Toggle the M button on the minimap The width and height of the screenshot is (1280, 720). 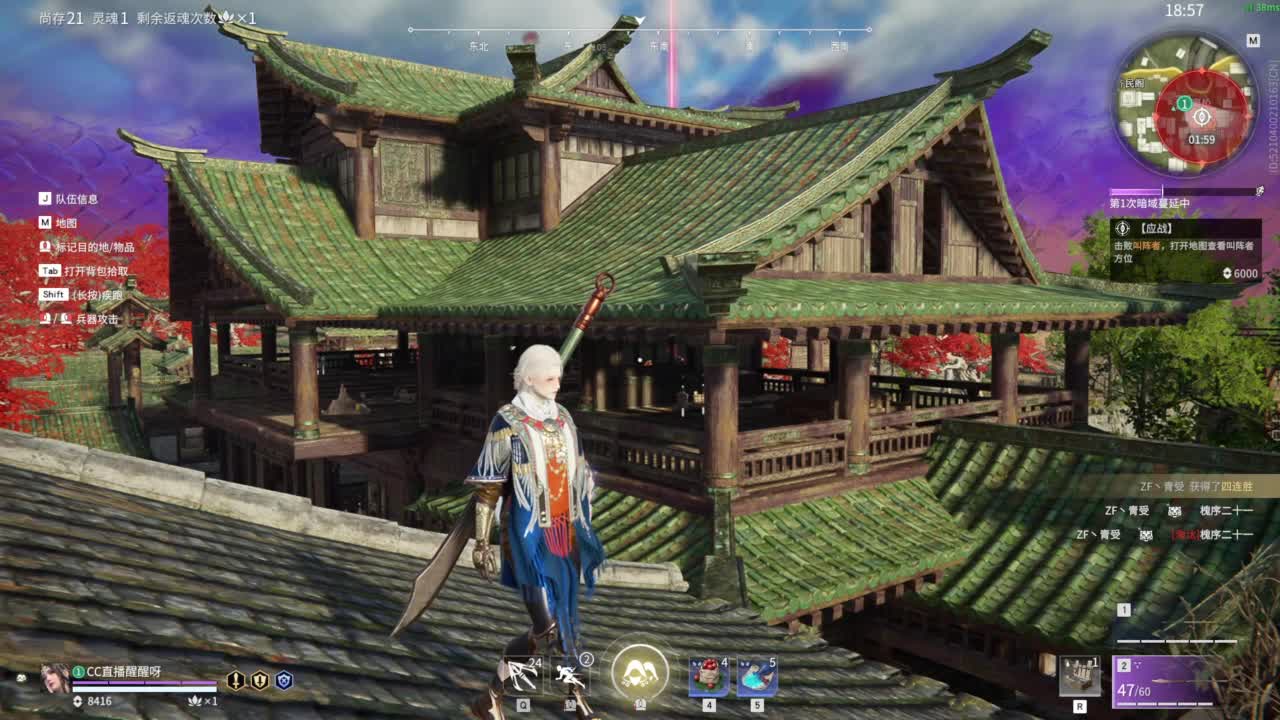click(x=1251, y=42)
